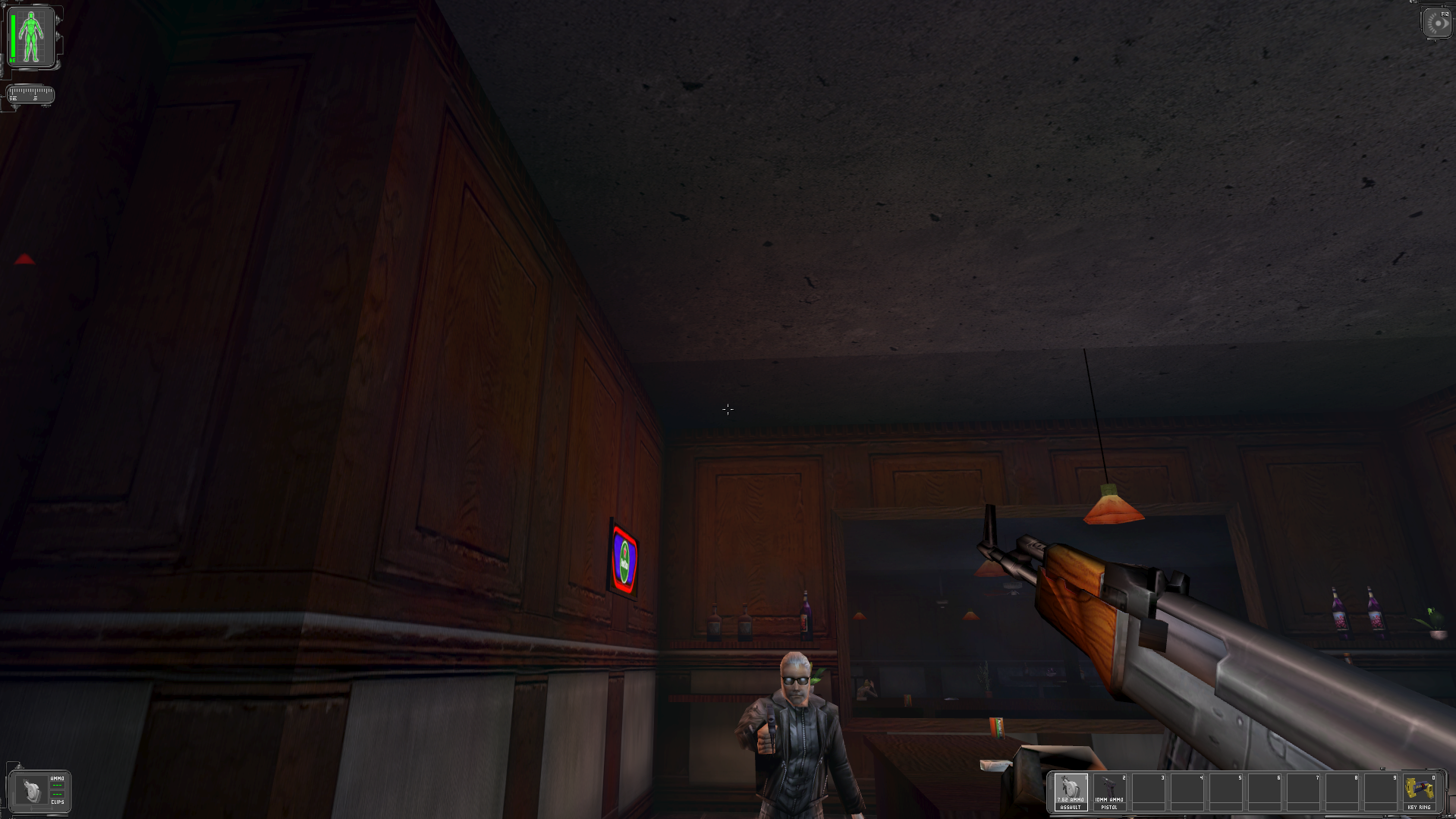Click the ammo clips weapon panel
This screenshot has height=819, width=1456.
(x=39, y=790)
